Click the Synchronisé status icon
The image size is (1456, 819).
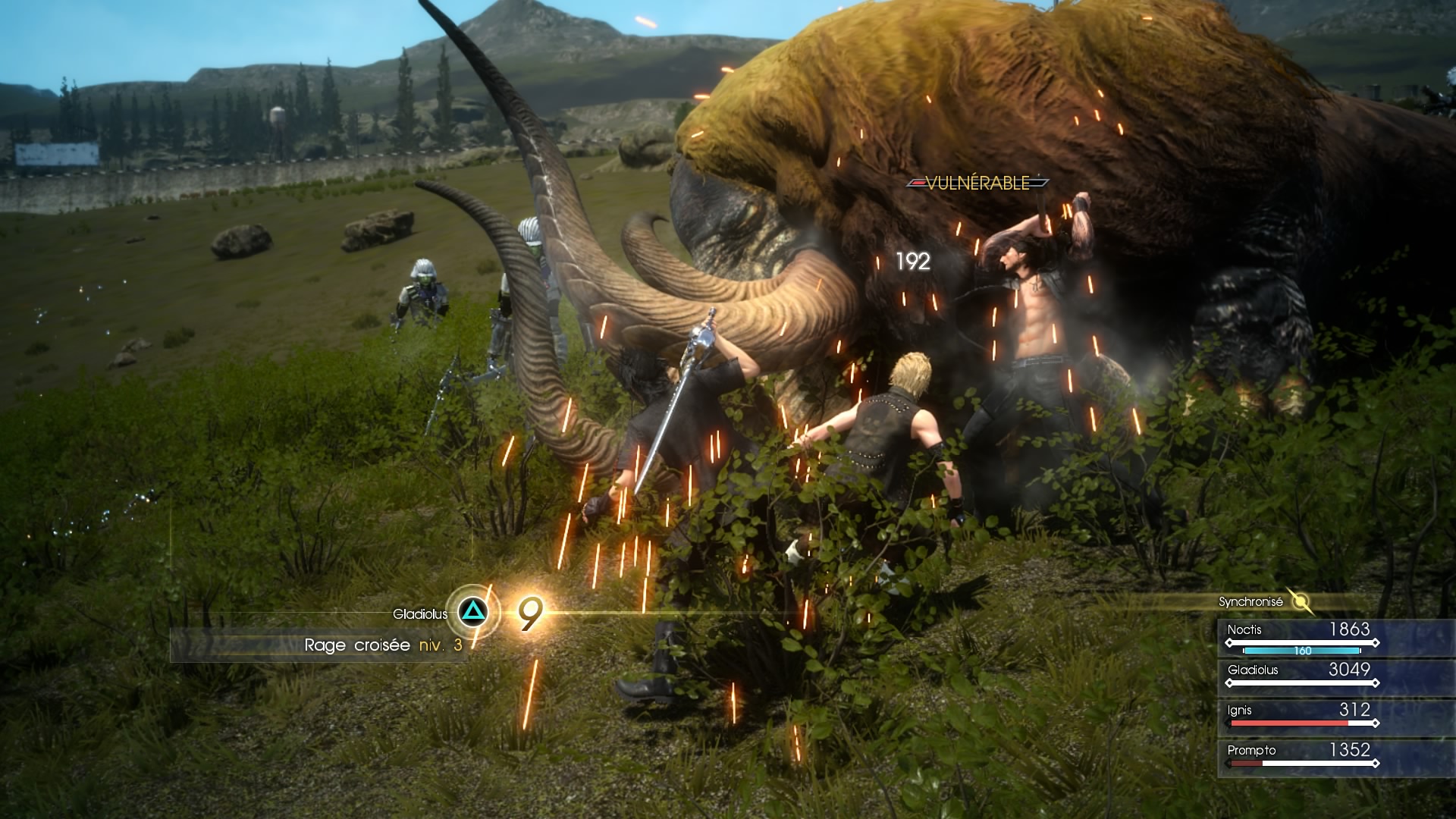[1301, 602]
